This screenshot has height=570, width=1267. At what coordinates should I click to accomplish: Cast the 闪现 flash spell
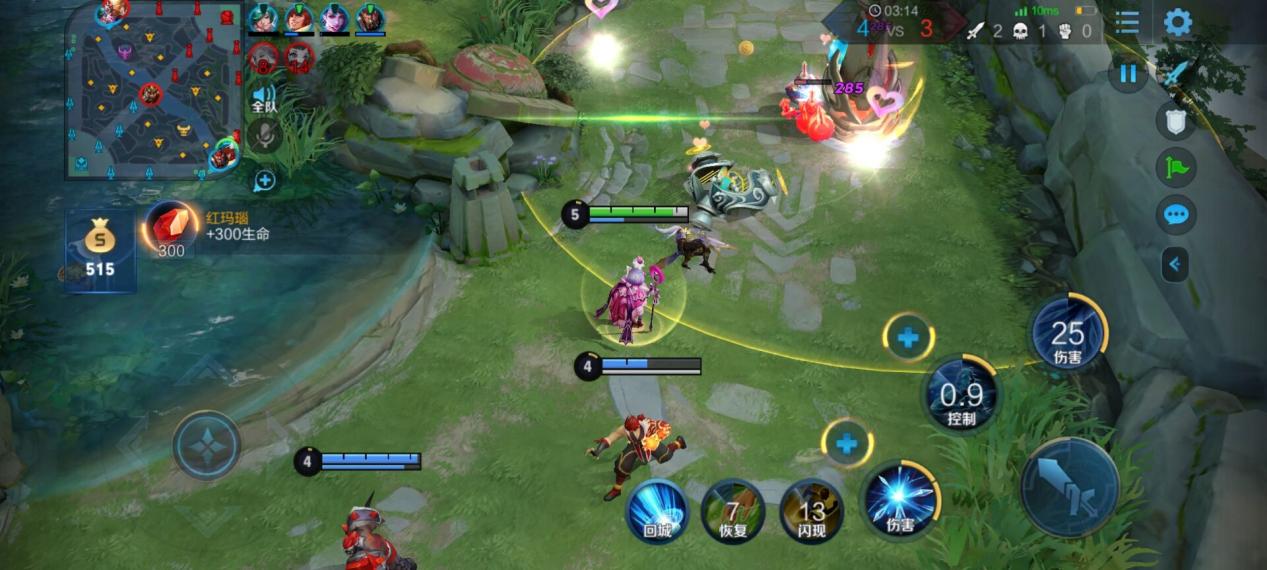tap(811, 510)
